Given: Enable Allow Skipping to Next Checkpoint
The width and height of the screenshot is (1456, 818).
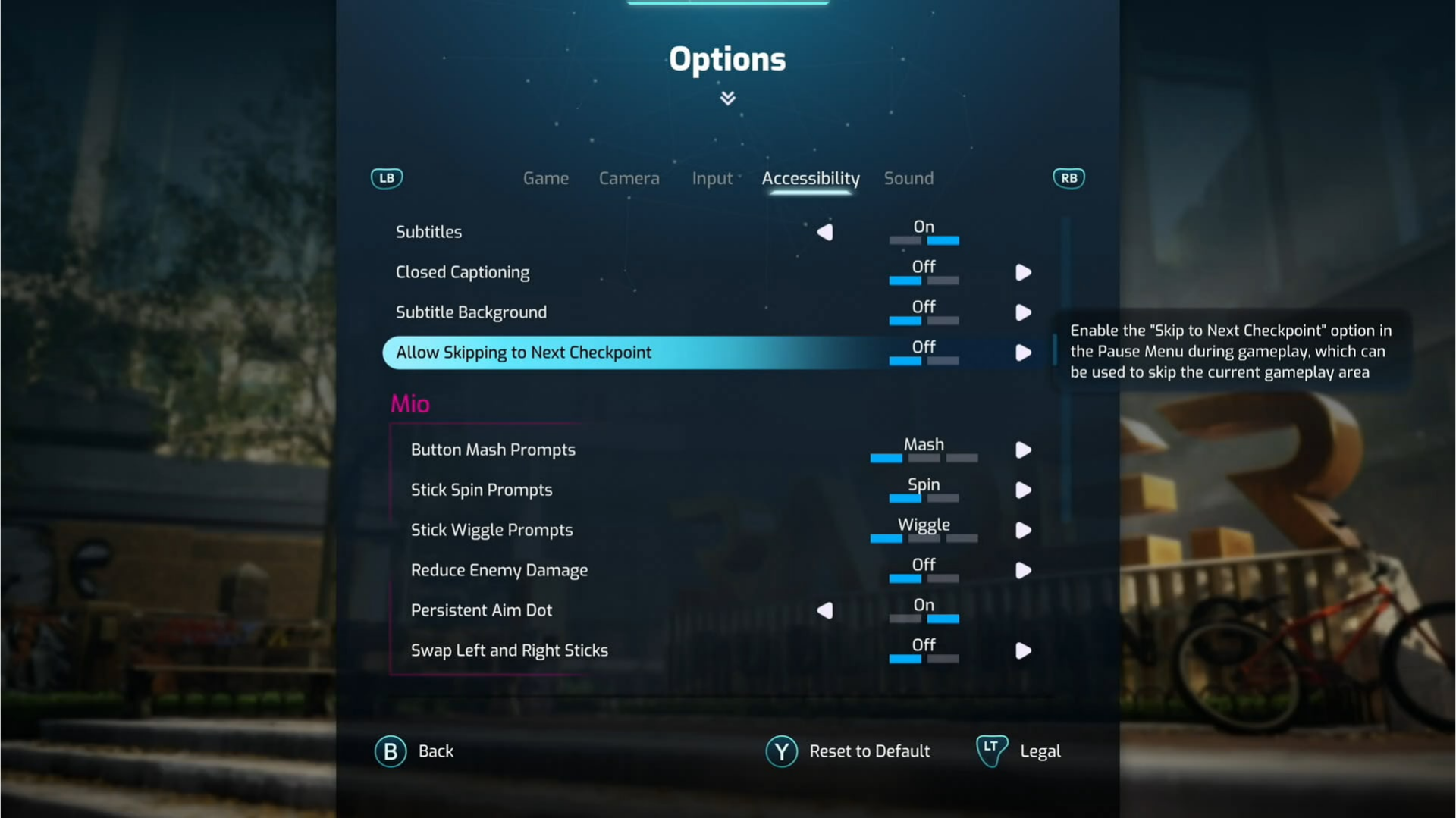Looking at the screenshot, I should pos(1023,353).
